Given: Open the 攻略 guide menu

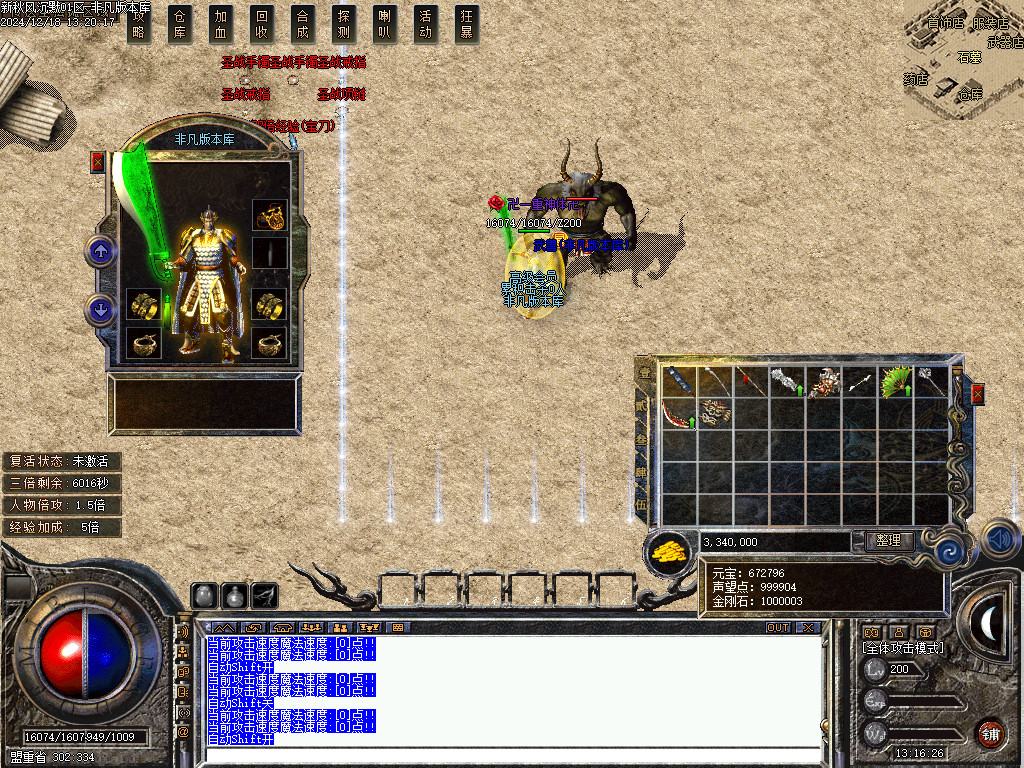Looking at the screenshot, I should point(139,24).
